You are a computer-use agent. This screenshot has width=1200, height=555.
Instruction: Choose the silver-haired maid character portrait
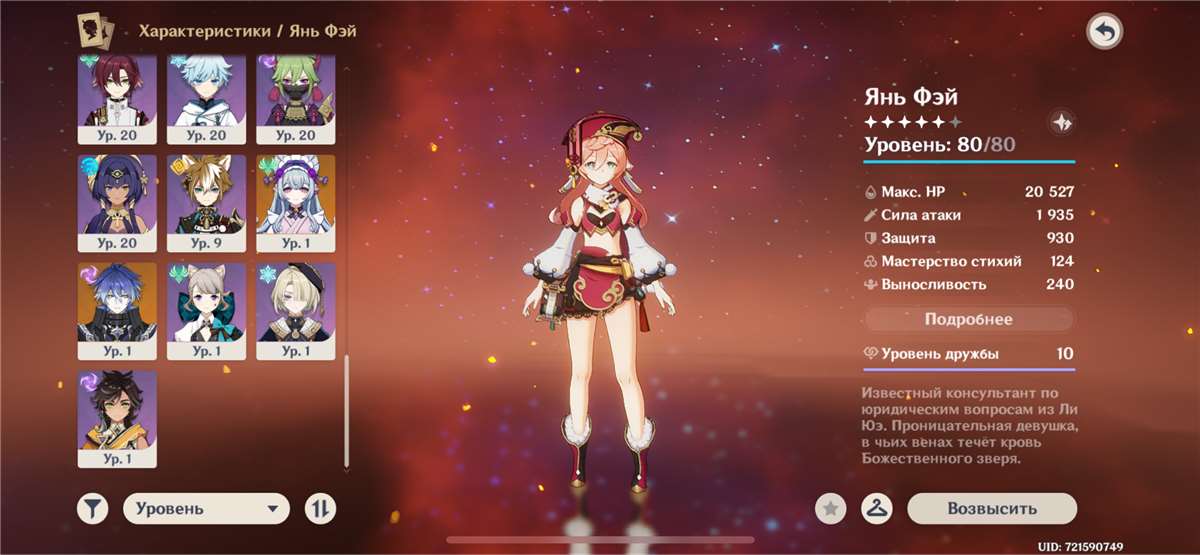[x=296, y=202]
